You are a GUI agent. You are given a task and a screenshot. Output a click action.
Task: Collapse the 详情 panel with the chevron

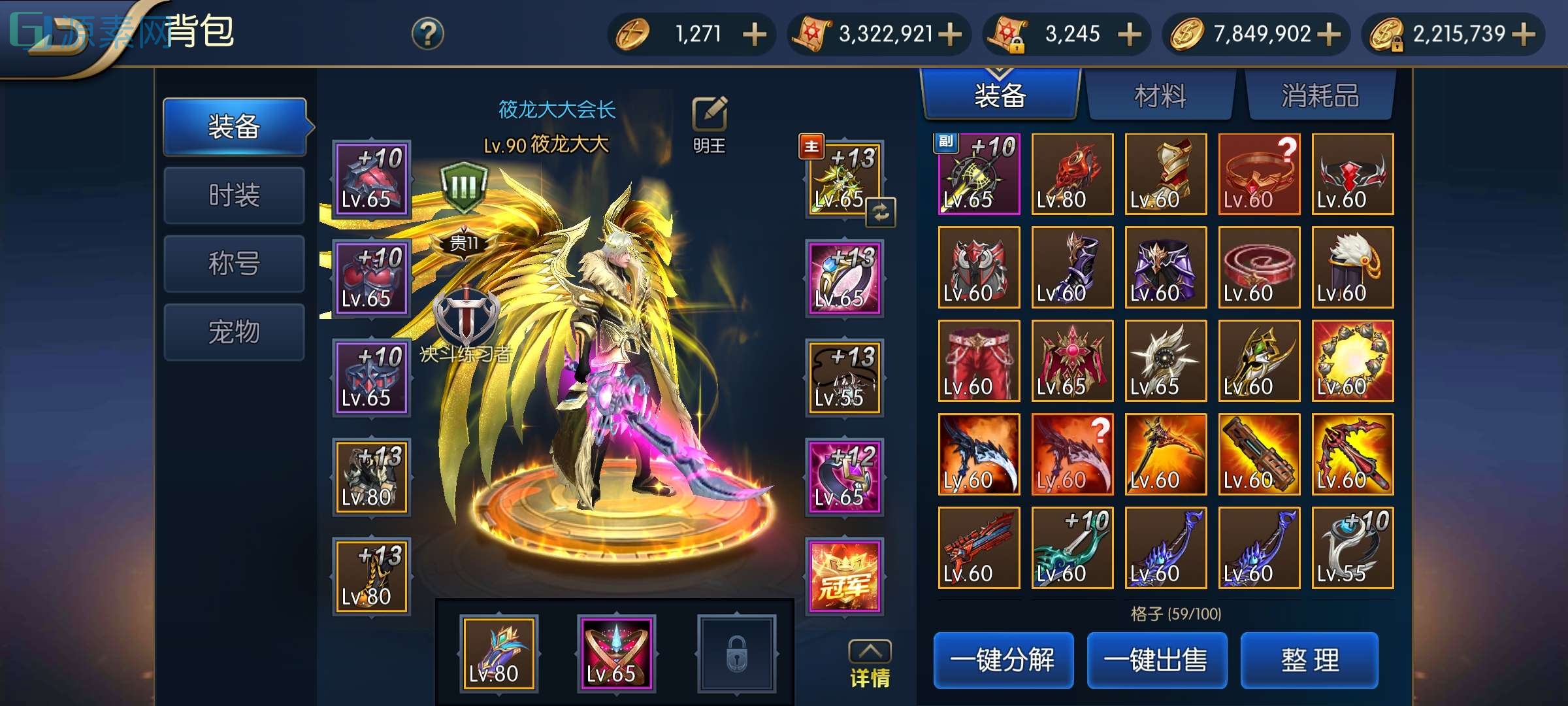click(x=870, y=650)
